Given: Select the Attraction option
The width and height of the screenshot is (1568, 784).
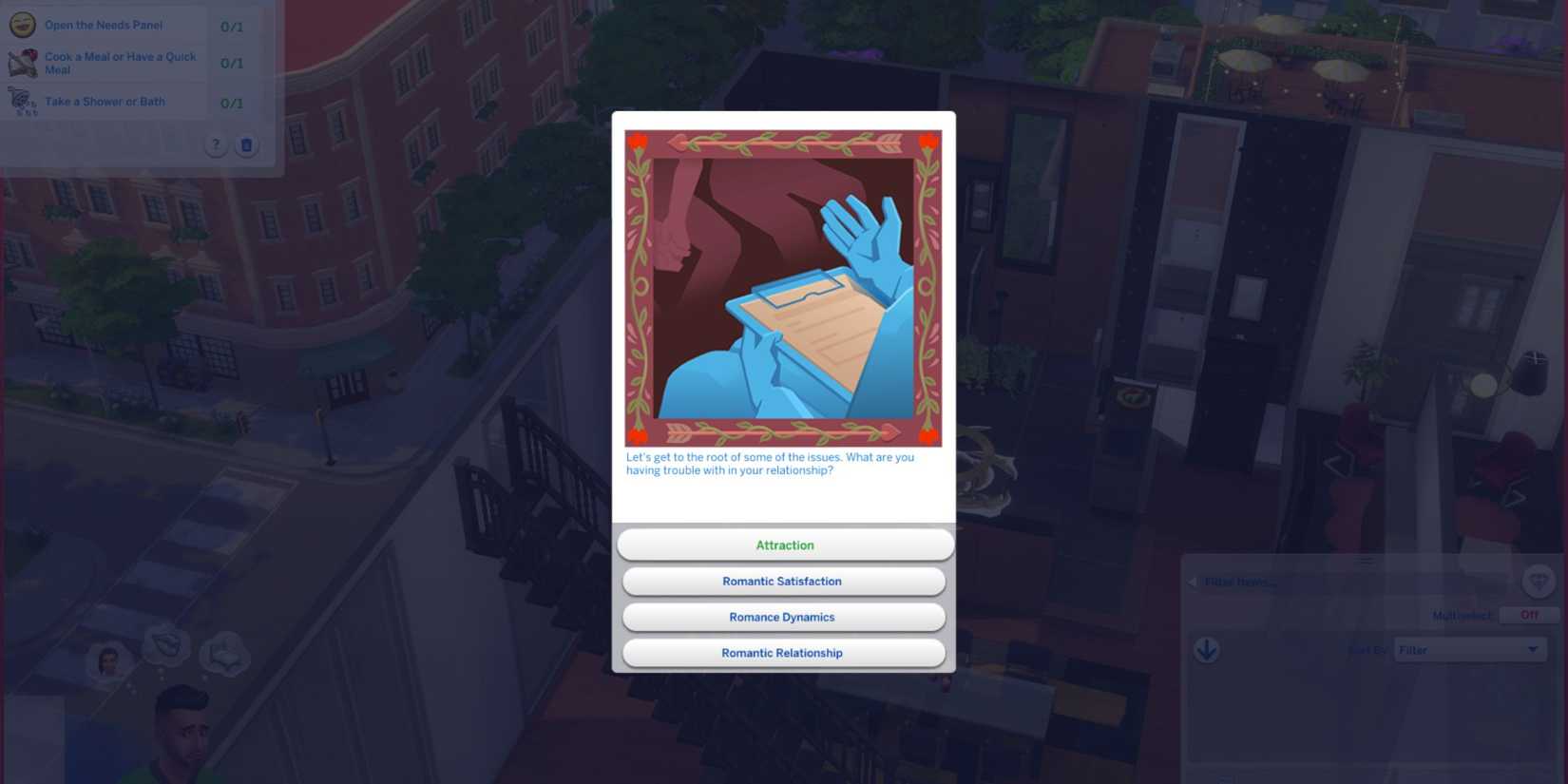Looking at the screenshot, I should click(x=784, y=545).
